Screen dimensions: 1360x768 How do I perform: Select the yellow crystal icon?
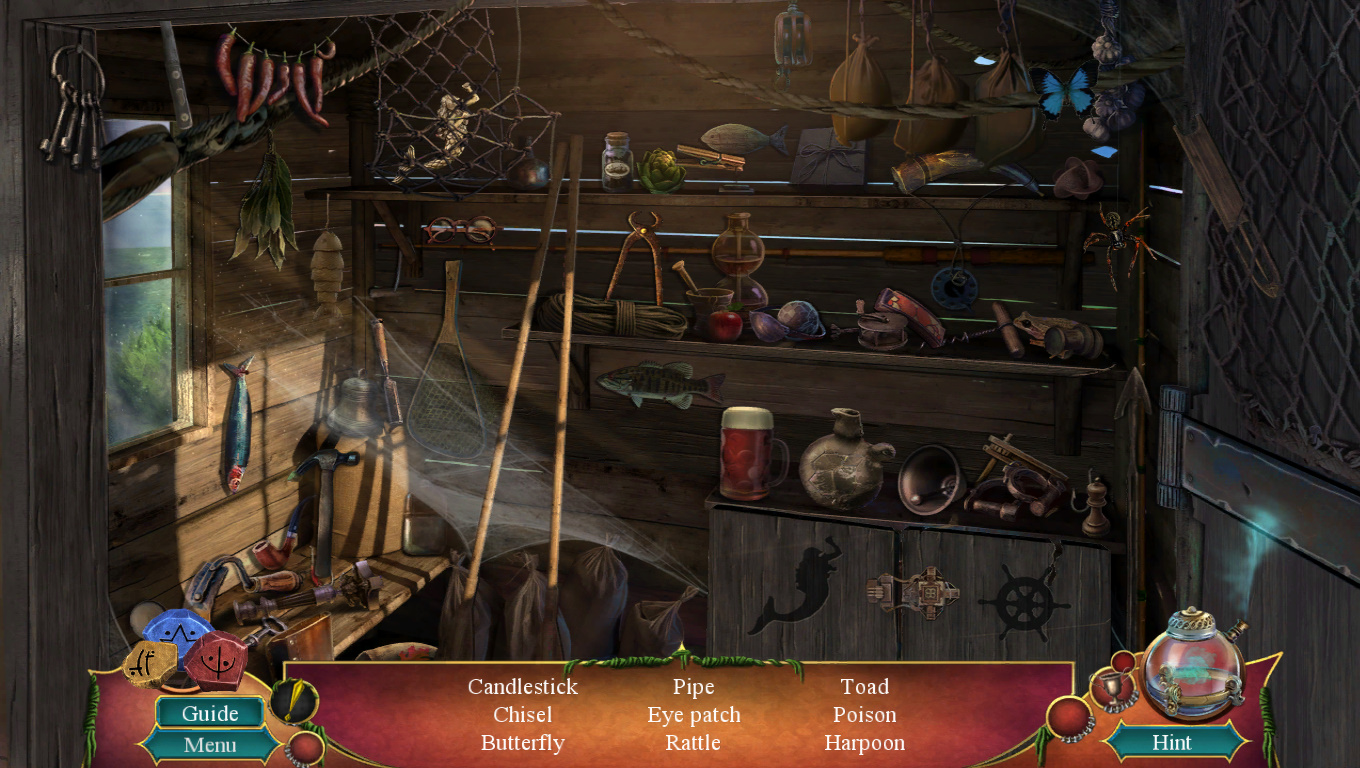pyautogui.click(x=292, y=701)
